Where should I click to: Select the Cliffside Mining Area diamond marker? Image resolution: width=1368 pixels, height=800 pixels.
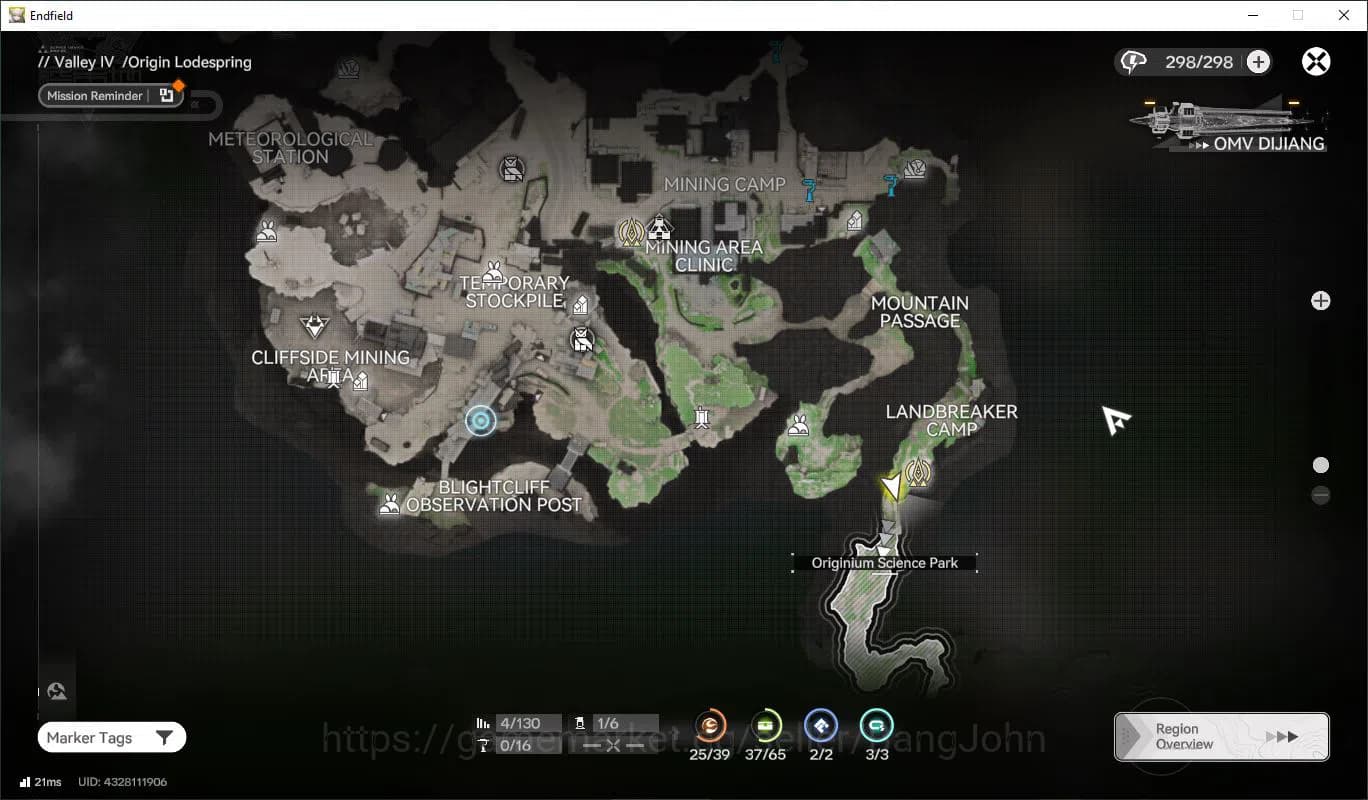tap(315, 326)
